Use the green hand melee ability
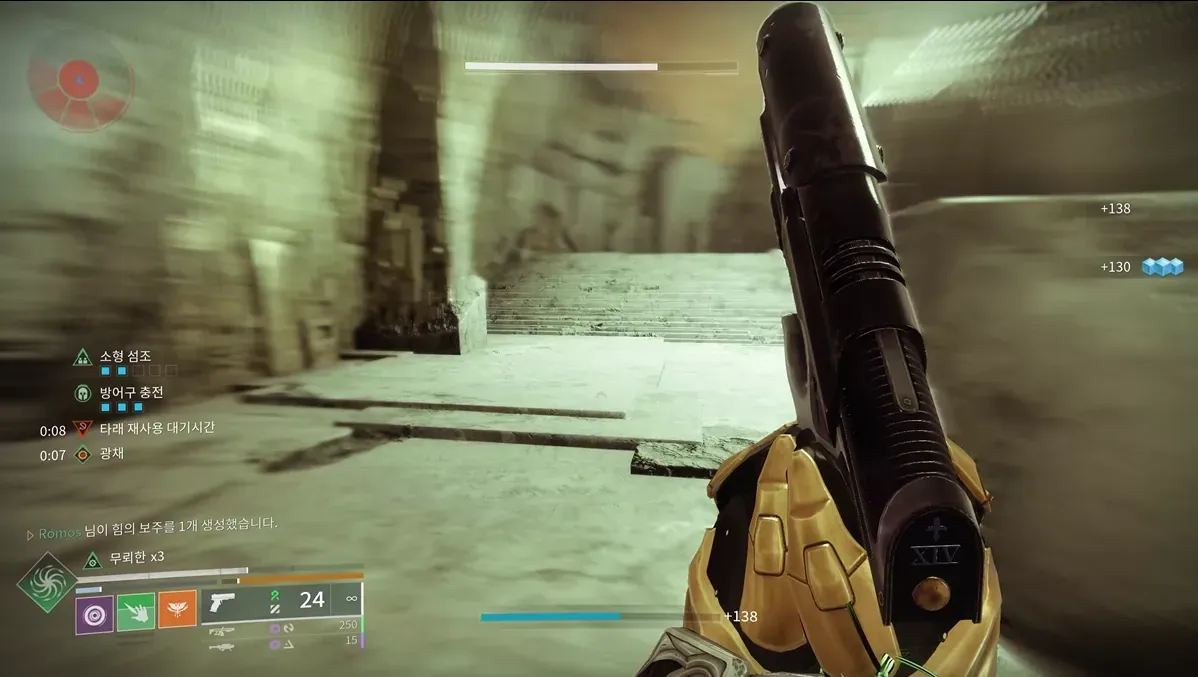 (135, 612)
